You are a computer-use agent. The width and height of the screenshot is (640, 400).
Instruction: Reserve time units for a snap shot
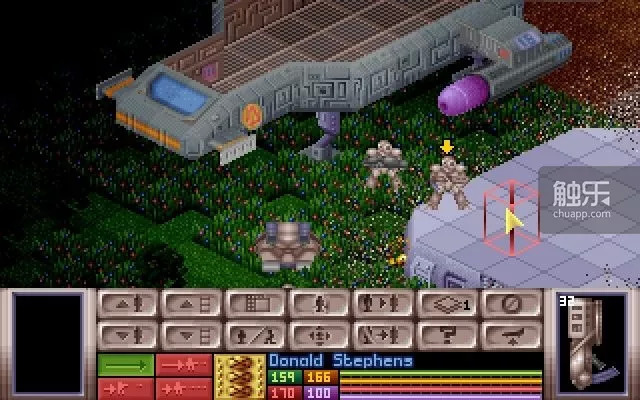(187, 364)
